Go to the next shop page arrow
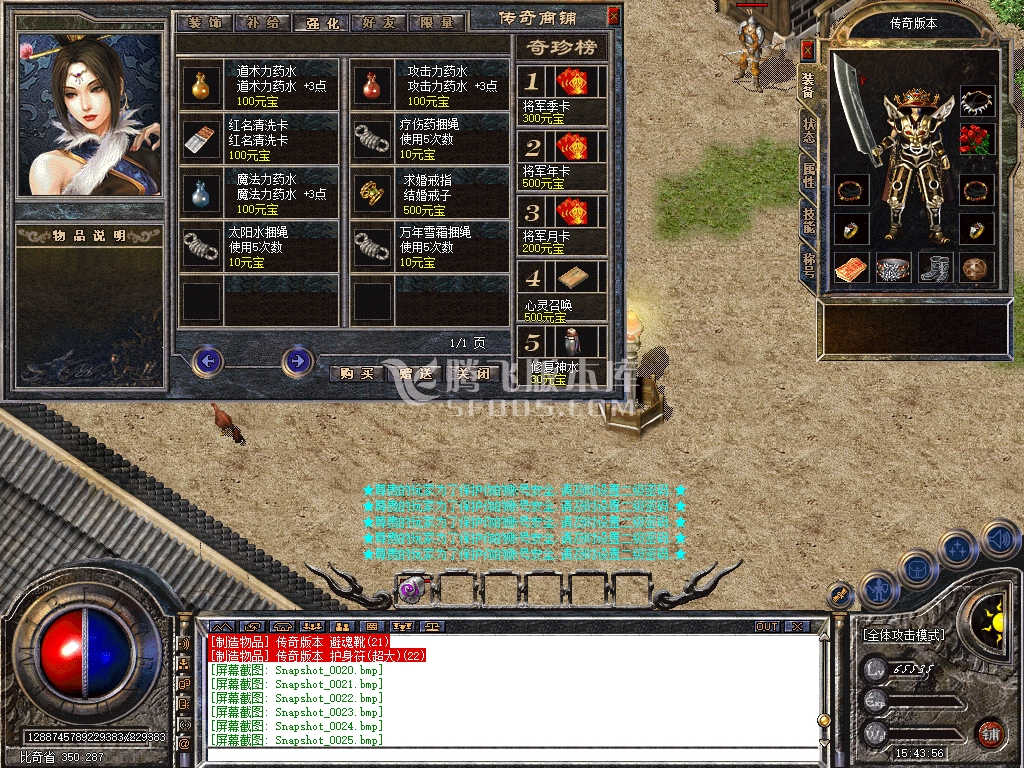Screen dimensions: 1024x768 tap(297, 360)
